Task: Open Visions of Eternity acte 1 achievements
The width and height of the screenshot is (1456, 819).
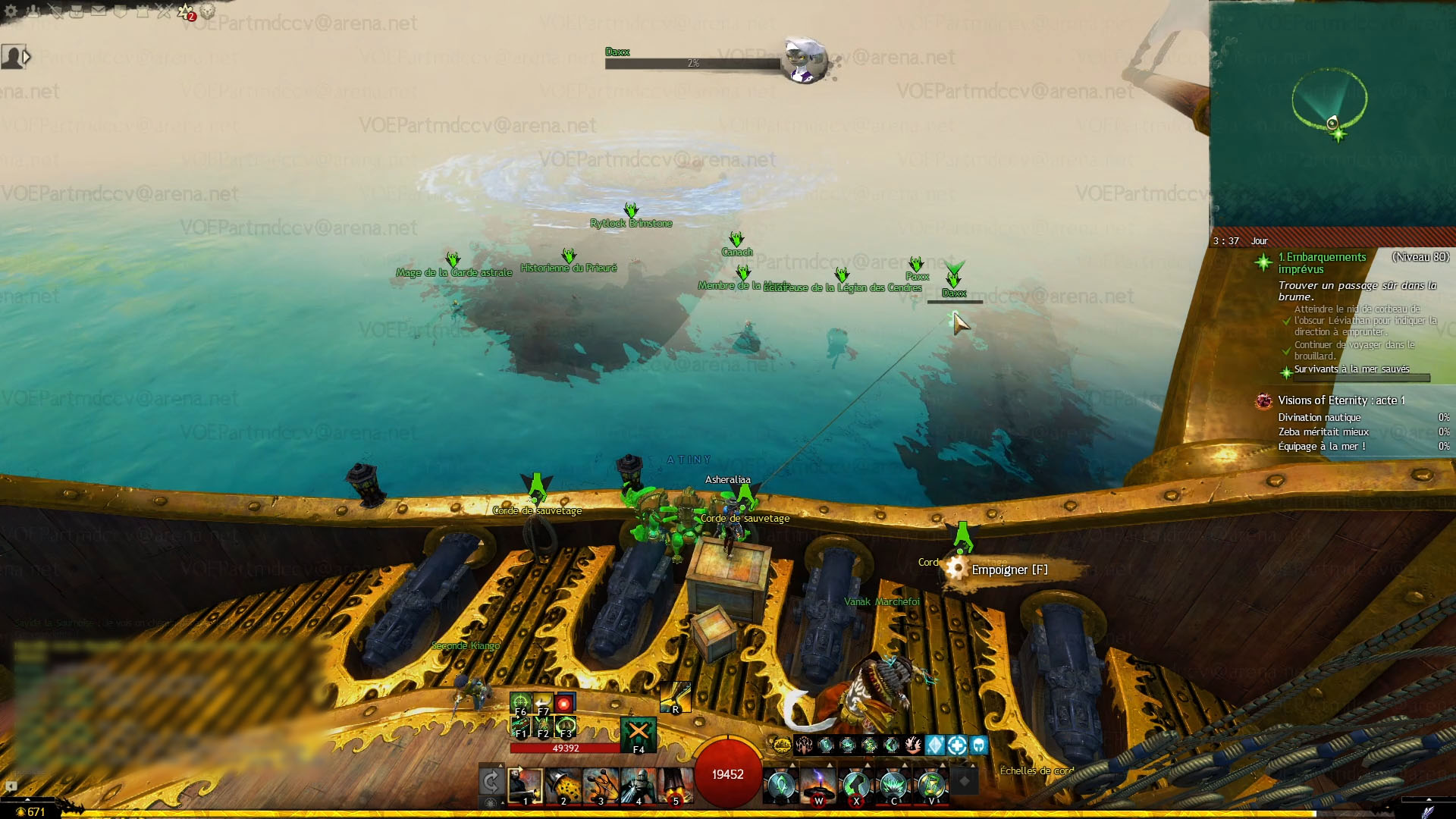Action: 1341,400
